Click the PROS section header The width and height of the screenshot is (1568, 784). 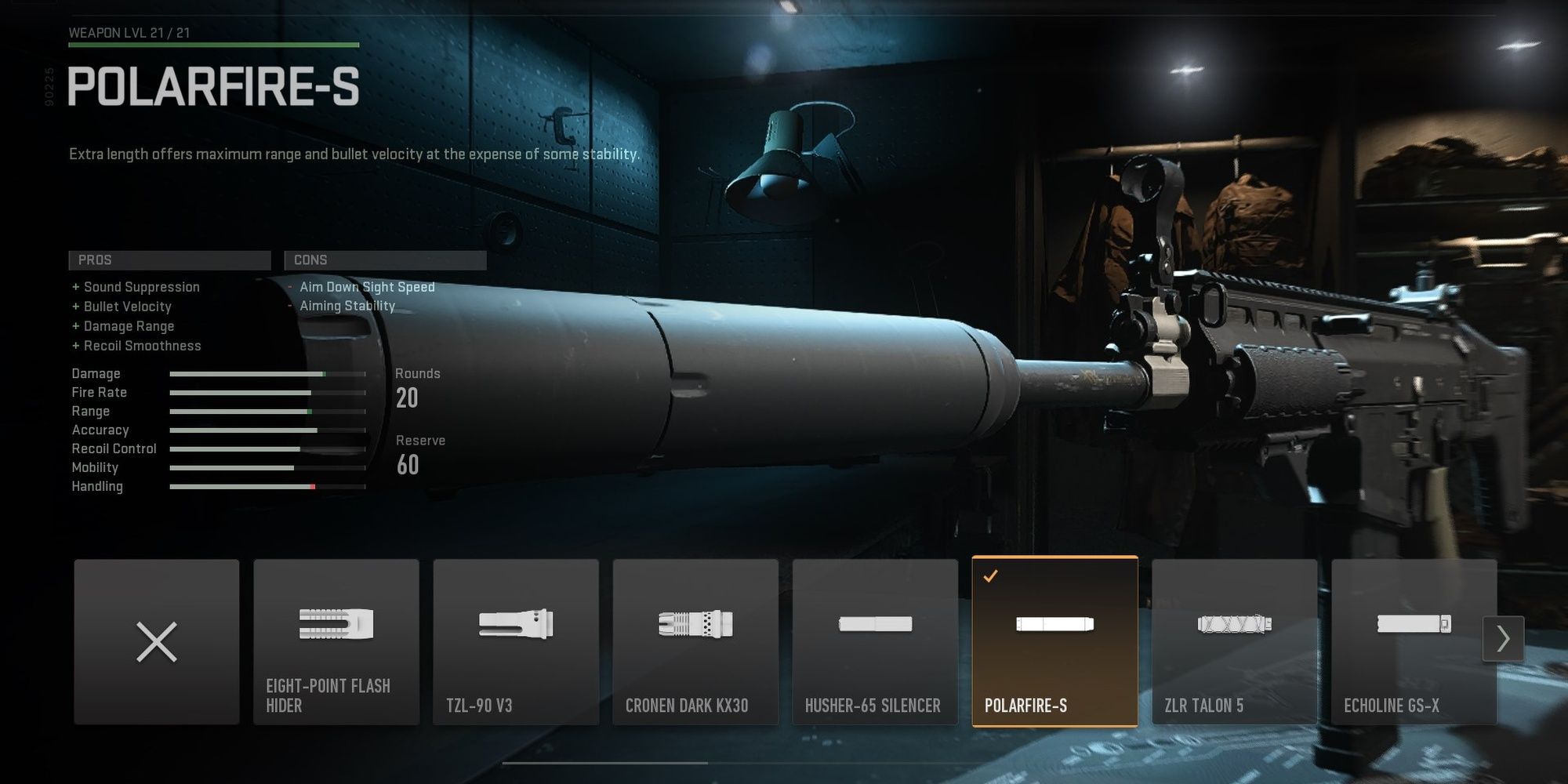pos(169,260)
